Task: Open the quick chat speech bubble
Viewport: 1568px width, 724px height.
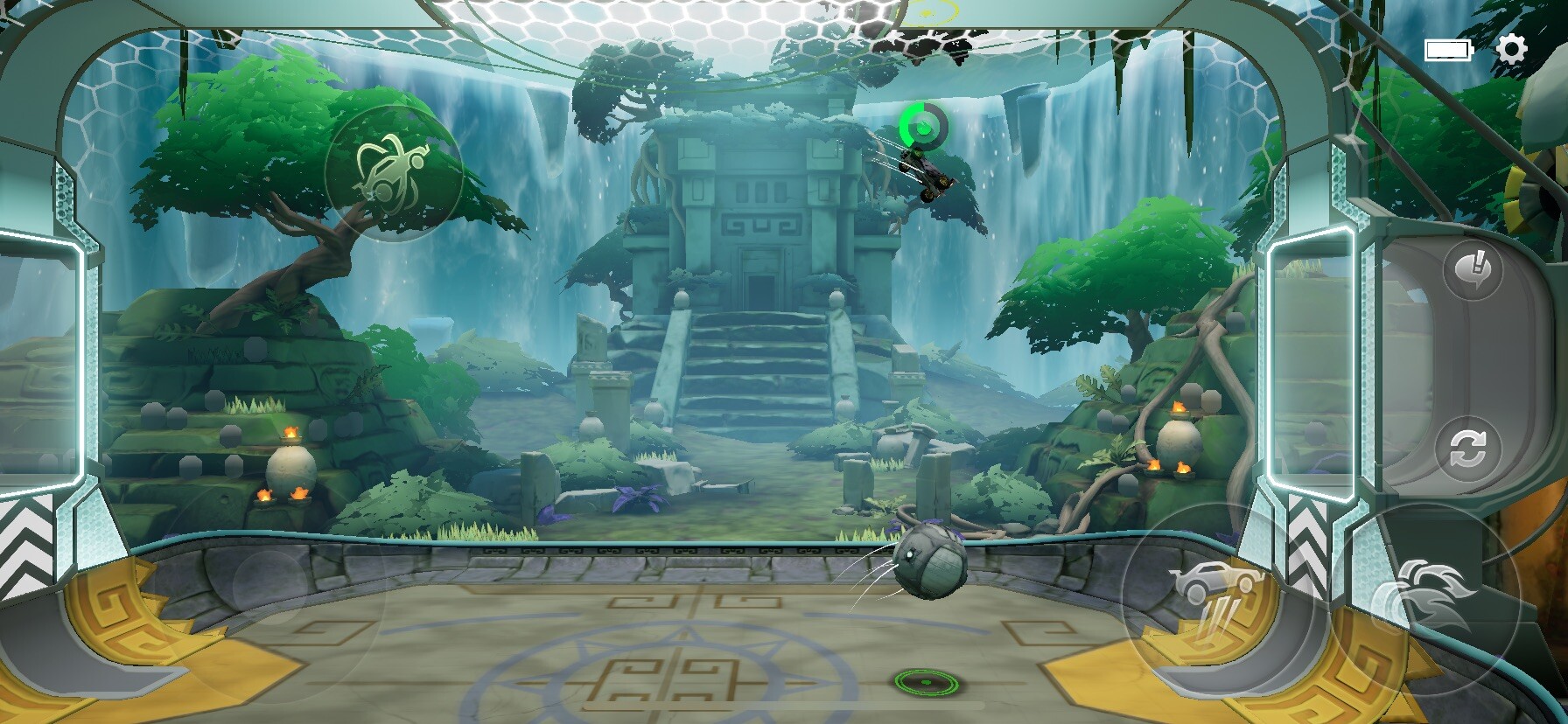Action: point(1473,270)
